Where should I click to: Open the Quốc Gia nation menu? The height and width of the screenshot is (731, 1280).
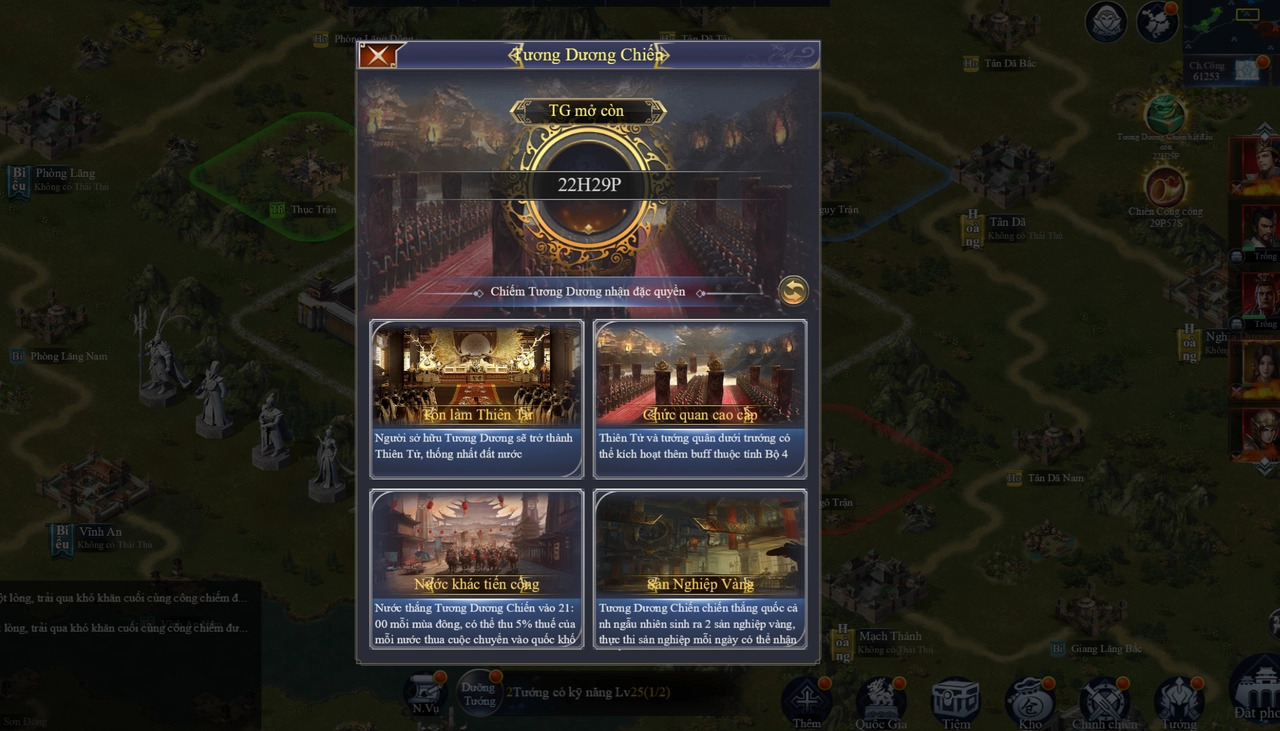881,700
